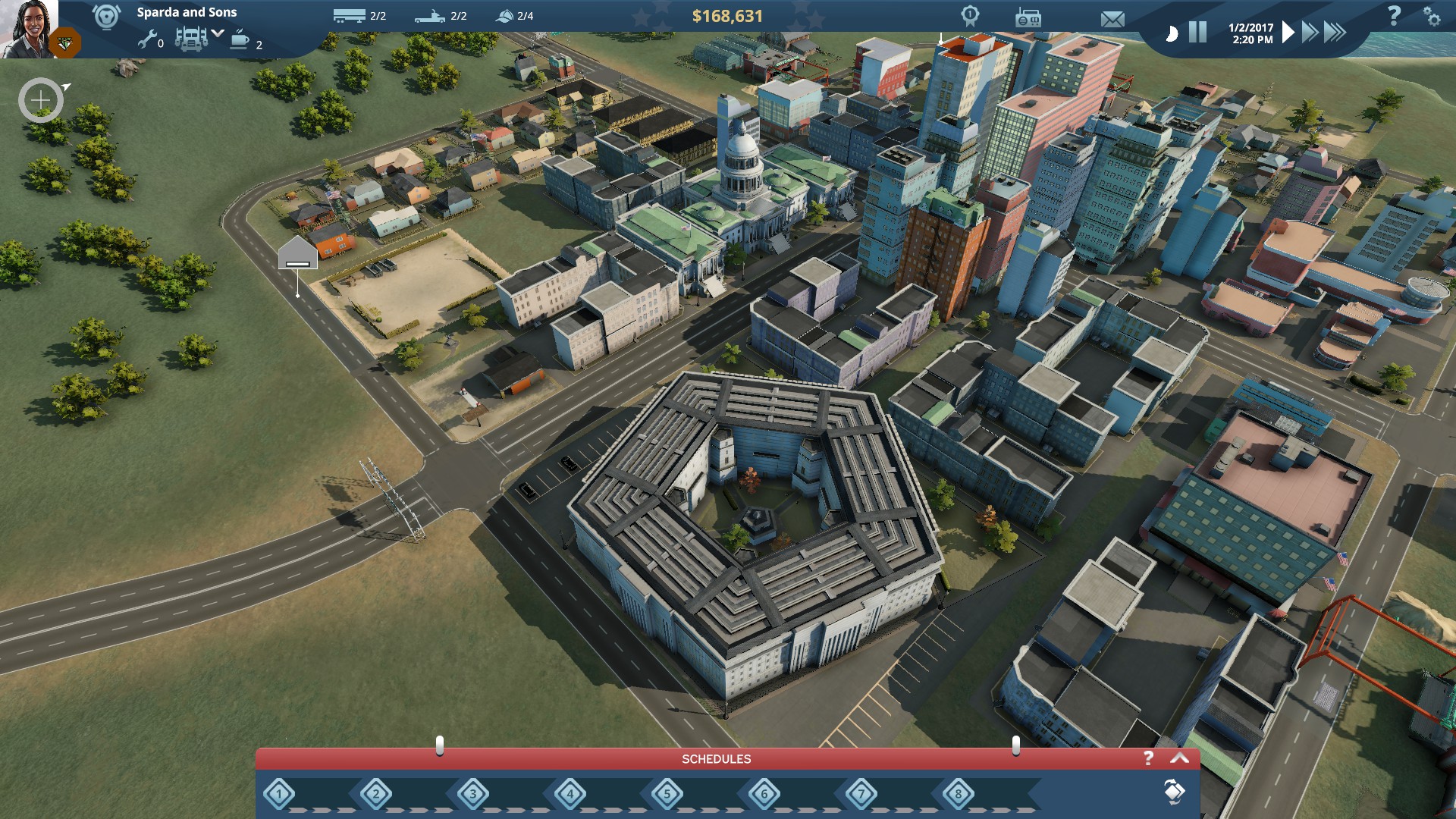Open help via the question mark button
Image resolution: width=1456 pixels, height=819 pixels.
coord(1395,17)
